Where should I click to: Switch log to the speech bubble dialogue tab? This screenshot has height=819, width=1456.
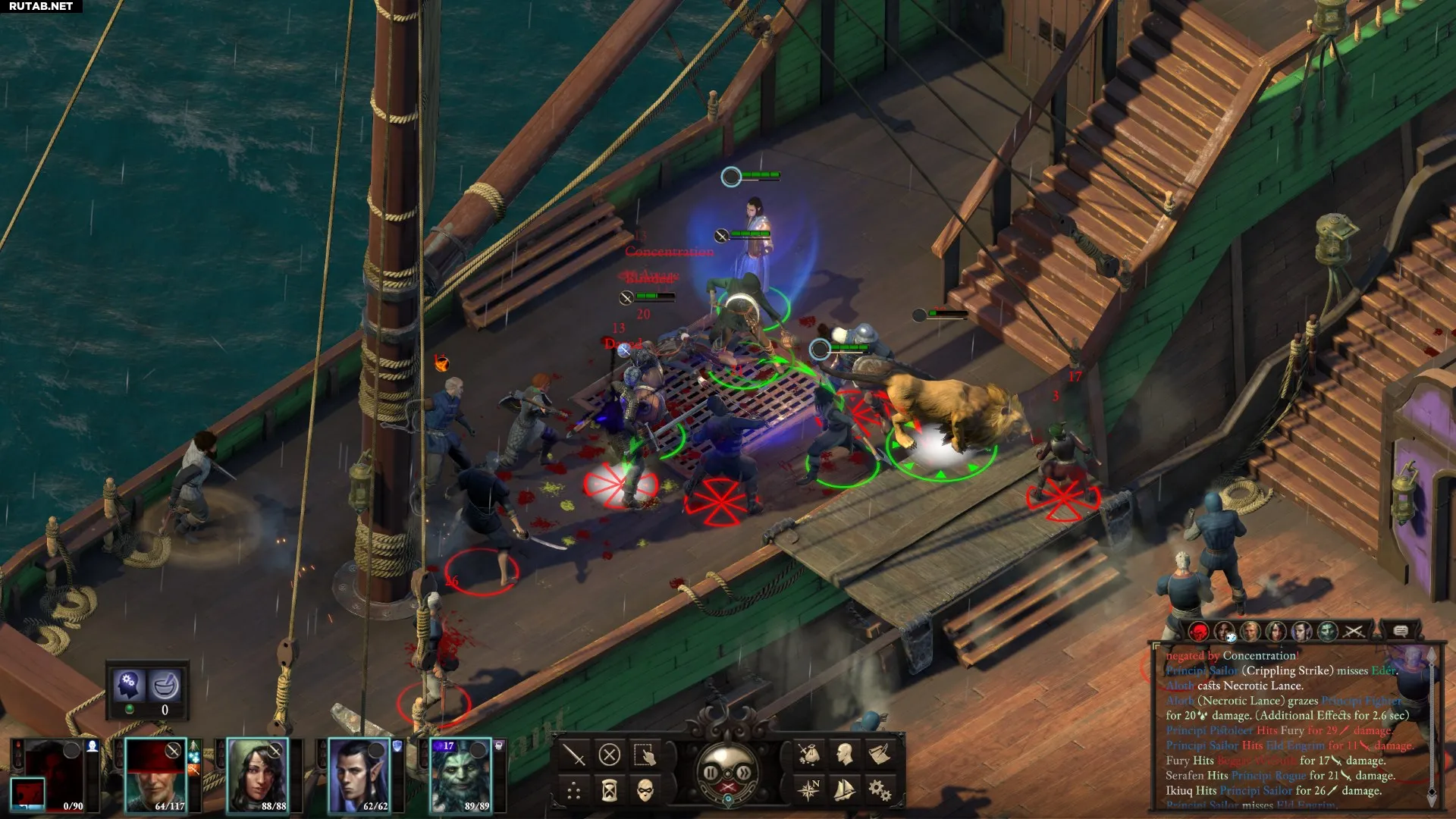pyautogui.click(x=1401, y=631)
